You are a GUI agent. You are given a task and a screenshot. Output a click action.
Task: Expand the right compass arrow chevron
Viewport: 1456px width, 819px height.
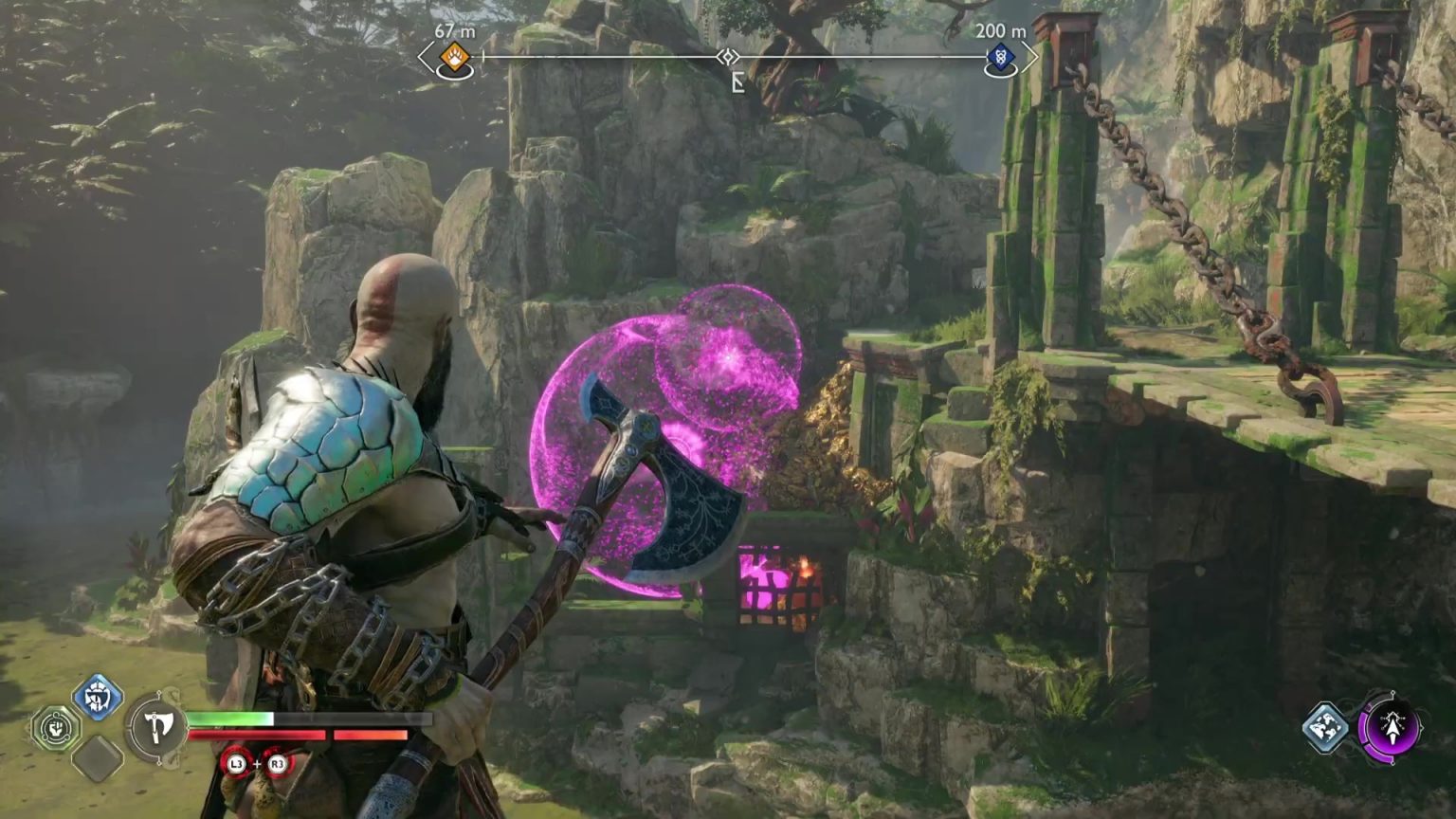[1031, 58]
